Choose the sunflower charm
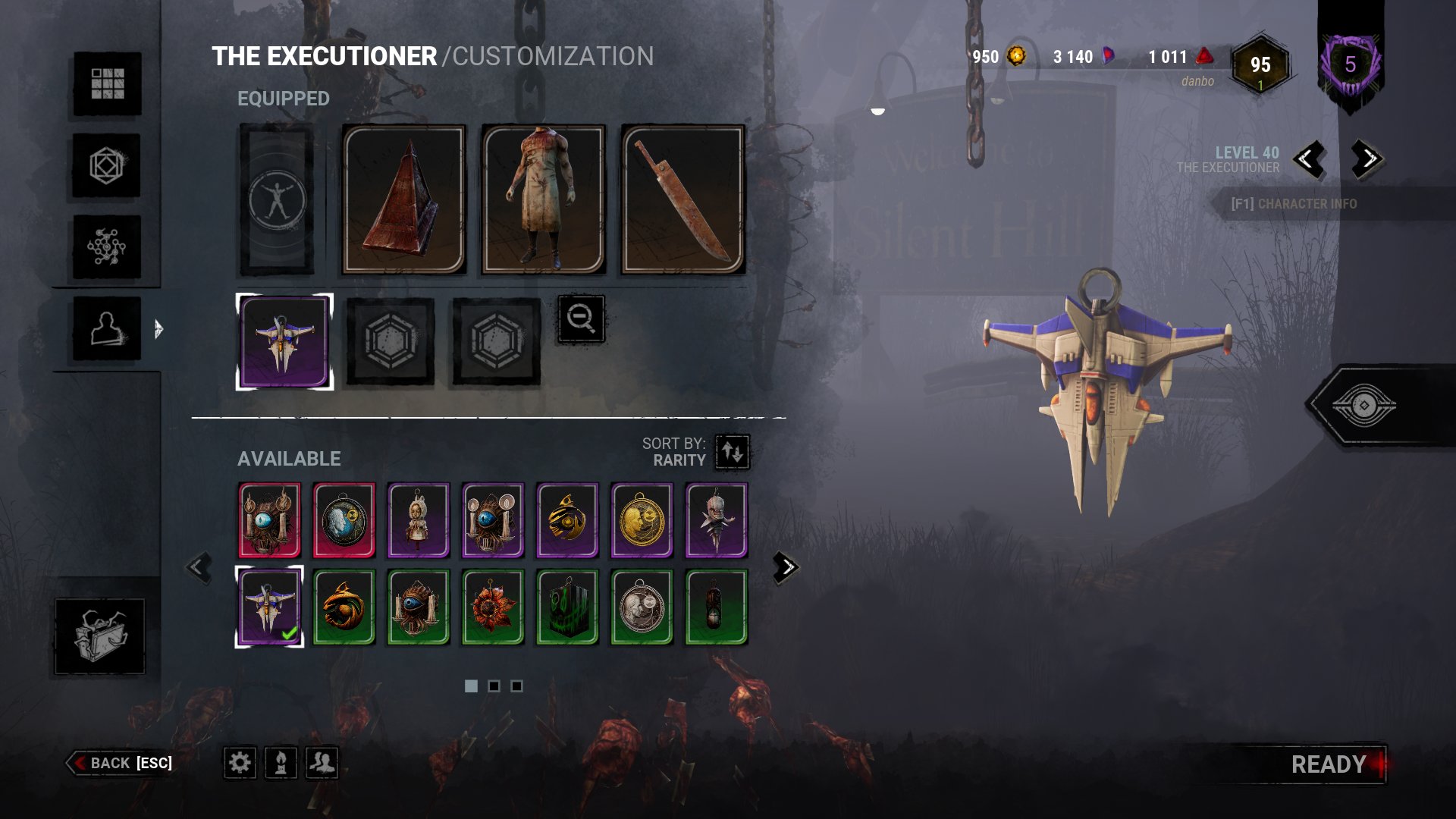The width and height of the screenshot is (1456, 819). [x=493, y=607]
